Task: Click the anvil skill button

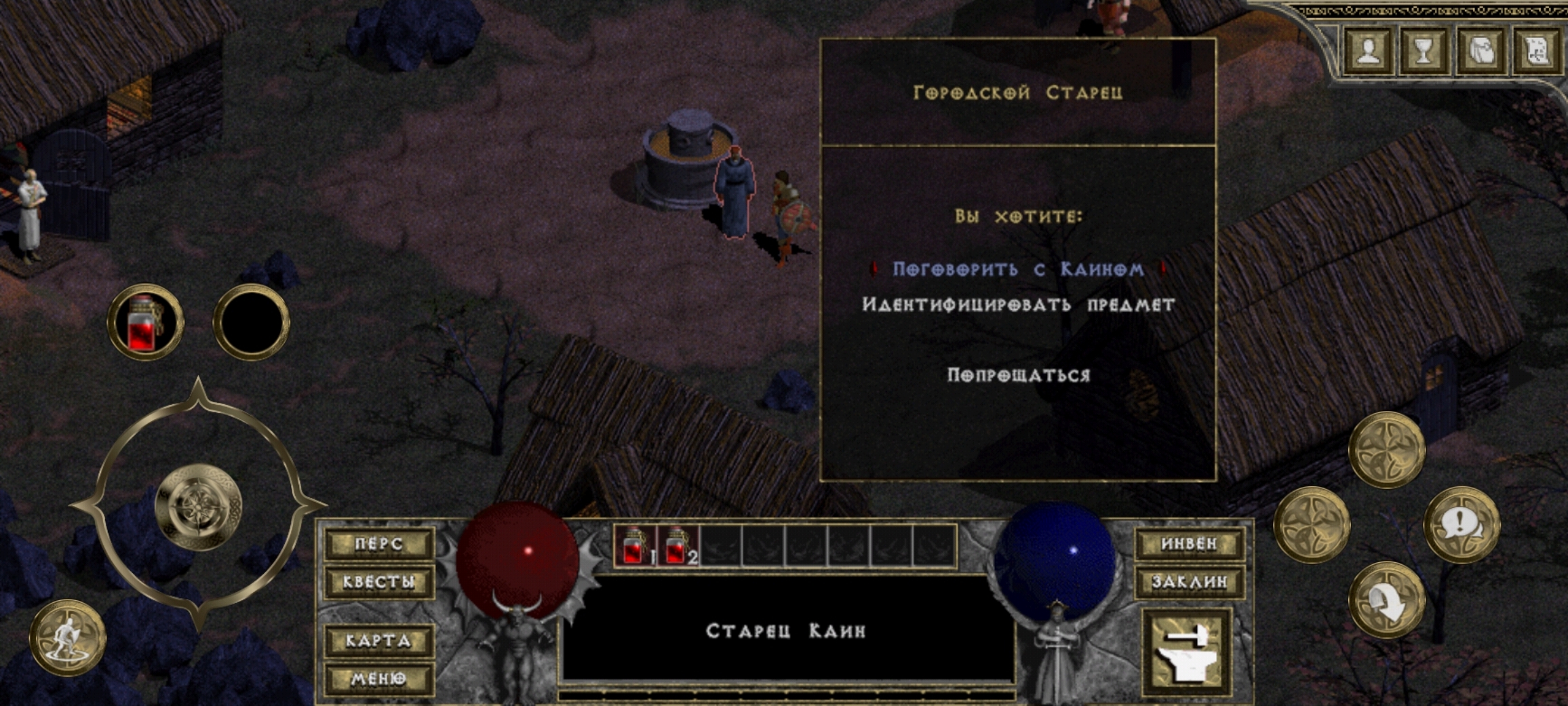Action: point(1187,652)
